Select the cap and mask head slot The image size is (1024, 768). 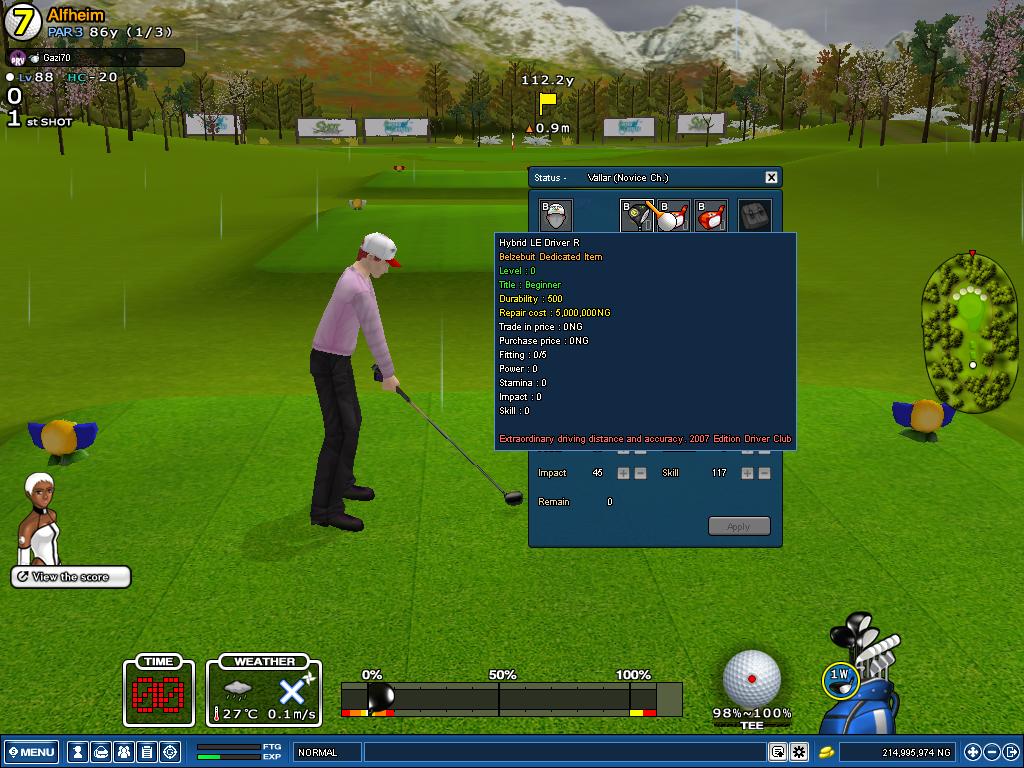point(555,216)
